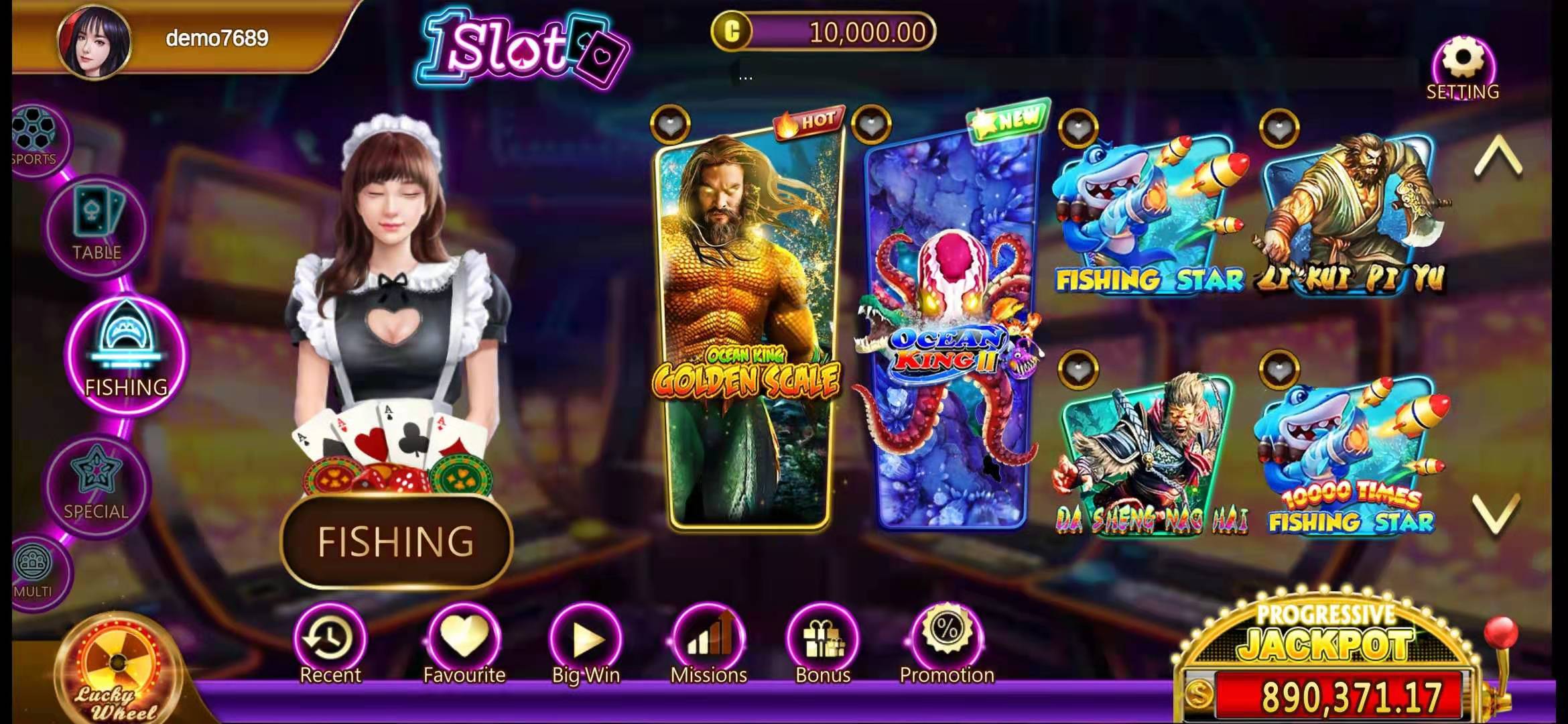Viewport: 1568px width, 724px height.
Task: Open the Special games category
Action: [x=96, y=484]
